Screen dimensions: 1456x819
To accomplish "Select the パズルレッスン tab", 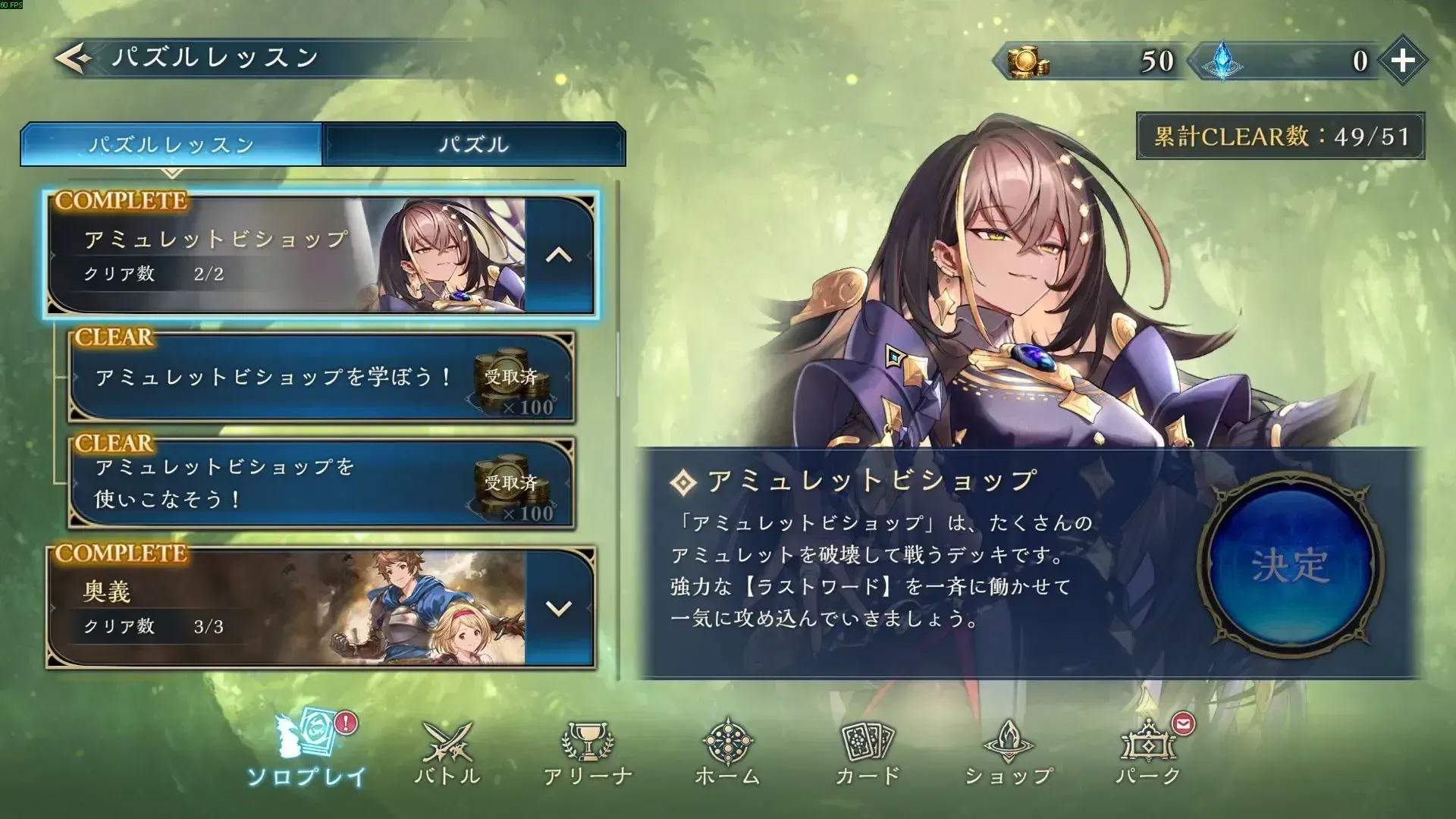I will tap(171, 144).
